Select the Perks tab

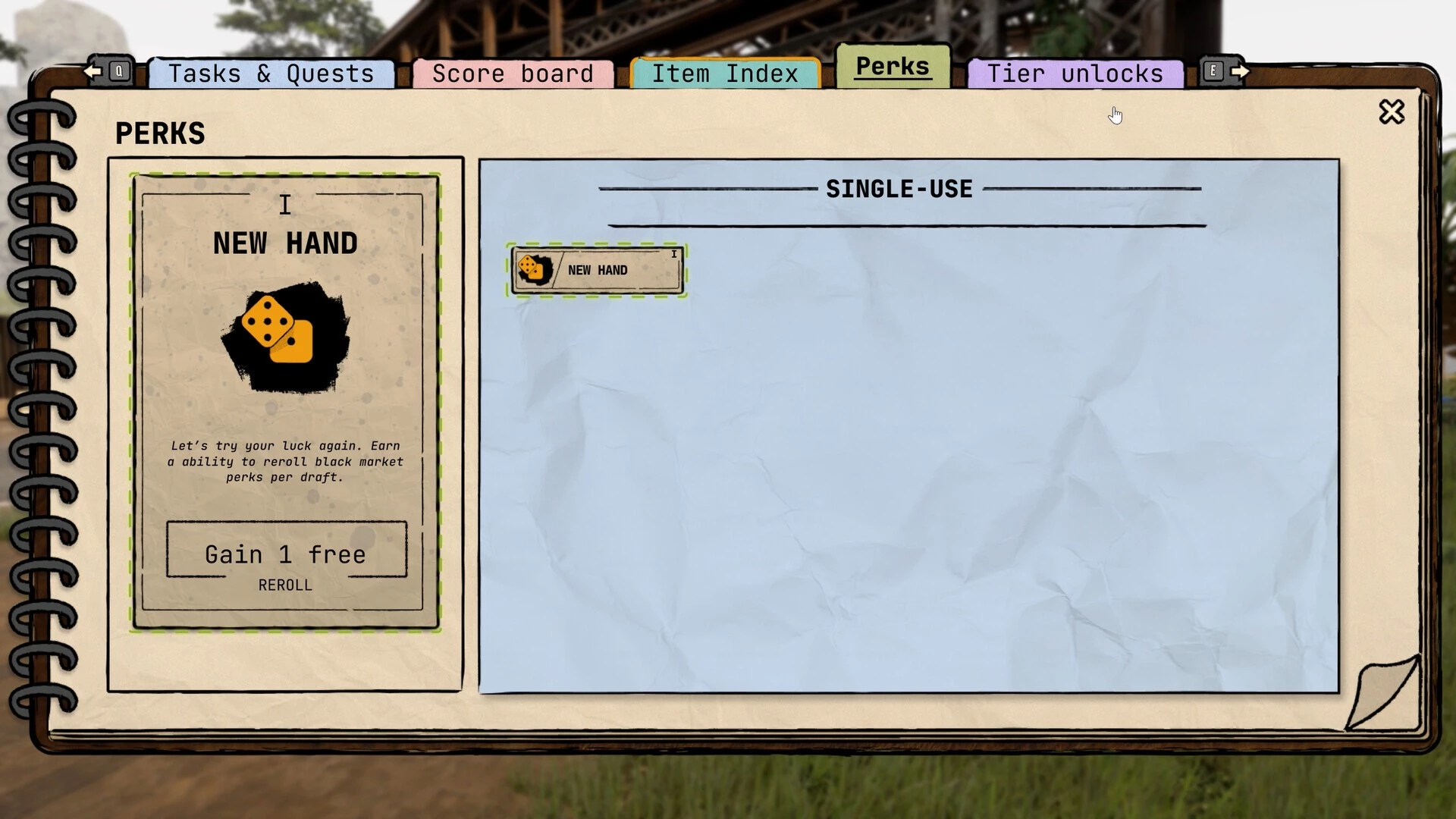pyautogui.click(x=893, y=67)
